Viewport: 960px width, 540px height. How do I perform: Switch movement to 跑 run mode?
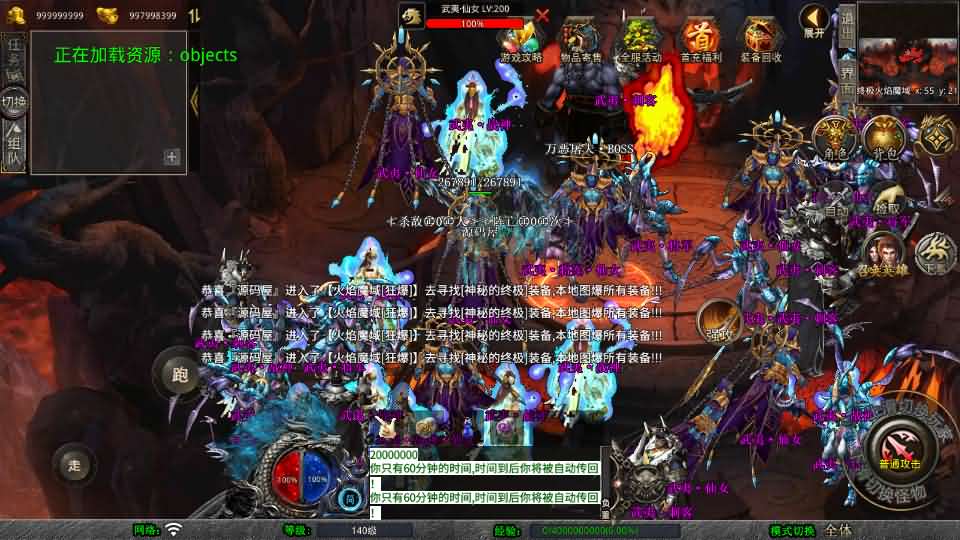click(180, 375)
